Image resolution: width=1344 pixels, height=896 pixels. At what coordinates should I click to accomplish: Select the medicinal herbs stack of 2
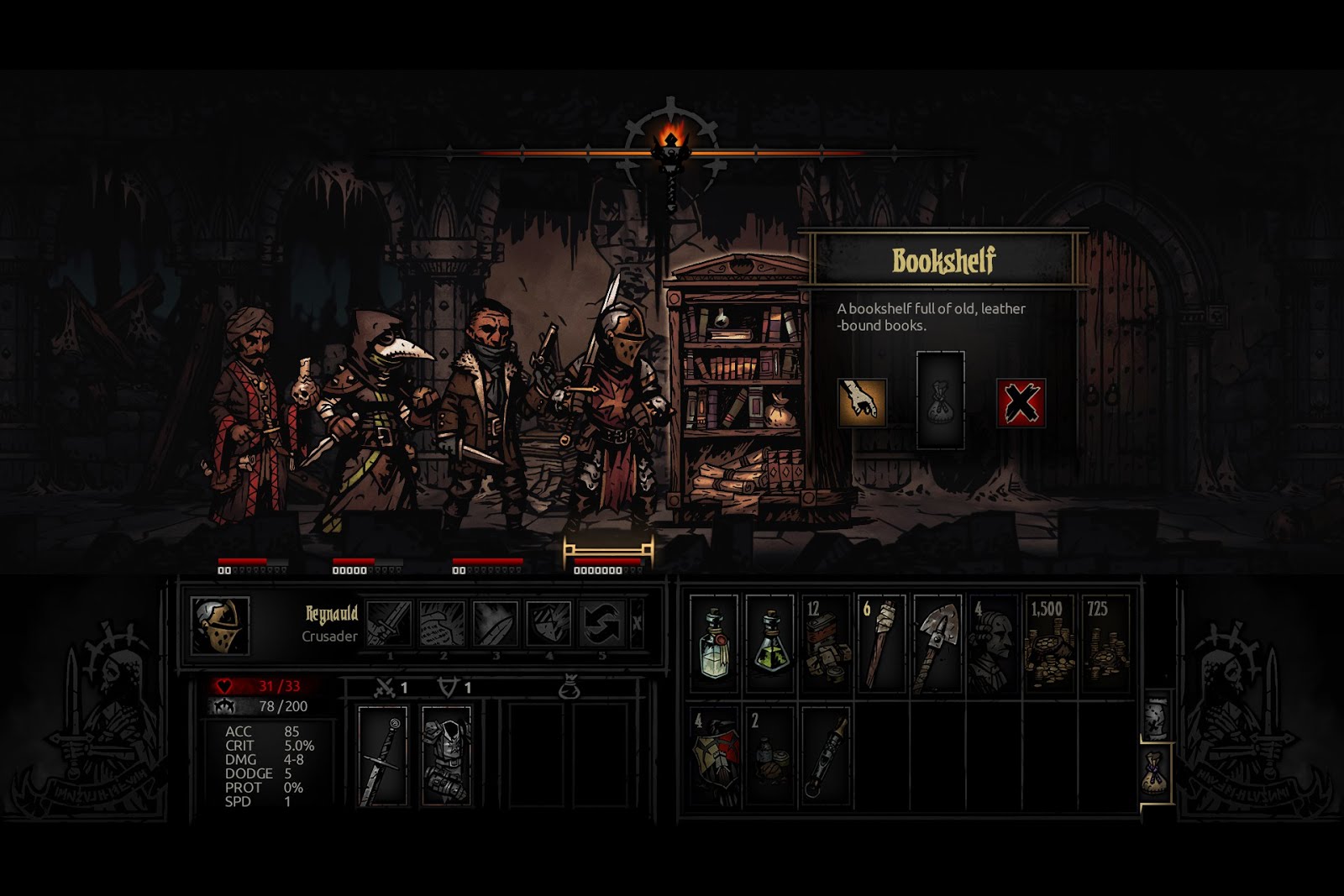coord(769,756)
